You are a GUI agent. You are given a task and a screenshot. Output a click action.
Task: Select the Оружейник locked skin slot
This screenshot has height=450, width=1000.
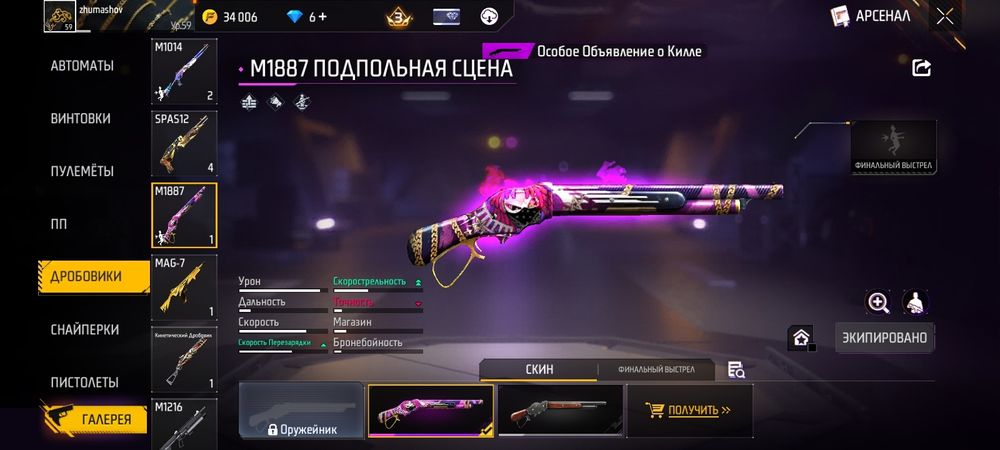pyautogui.click(x=301, y=411)
